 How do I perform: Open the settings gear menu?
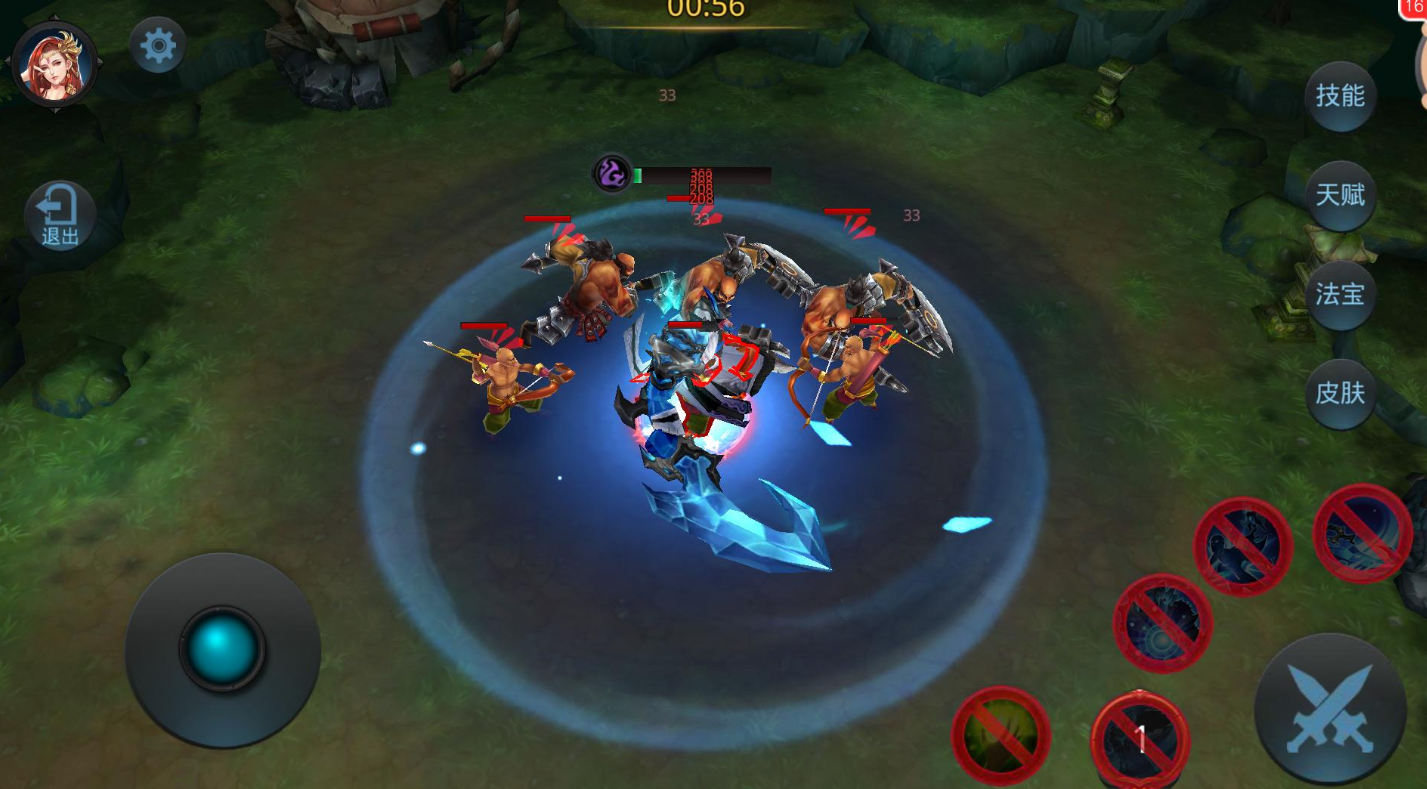158,46
